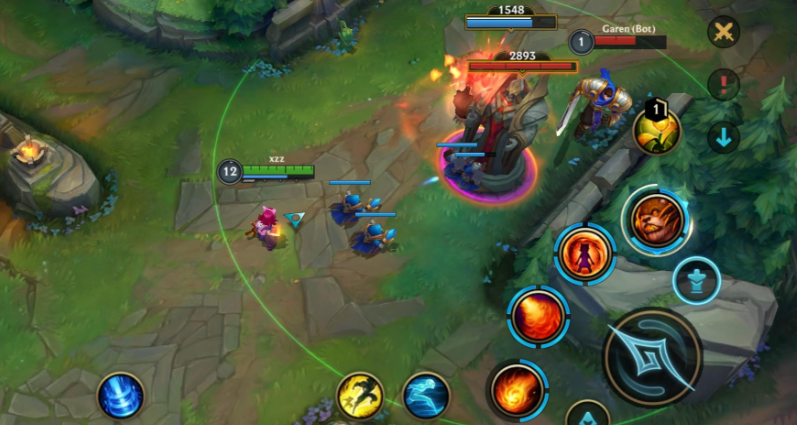This screenshot has width=797, height=425.
Task: Tap the crossed swords attack ping
Action: pyautogui.click(x=723, y=32)
